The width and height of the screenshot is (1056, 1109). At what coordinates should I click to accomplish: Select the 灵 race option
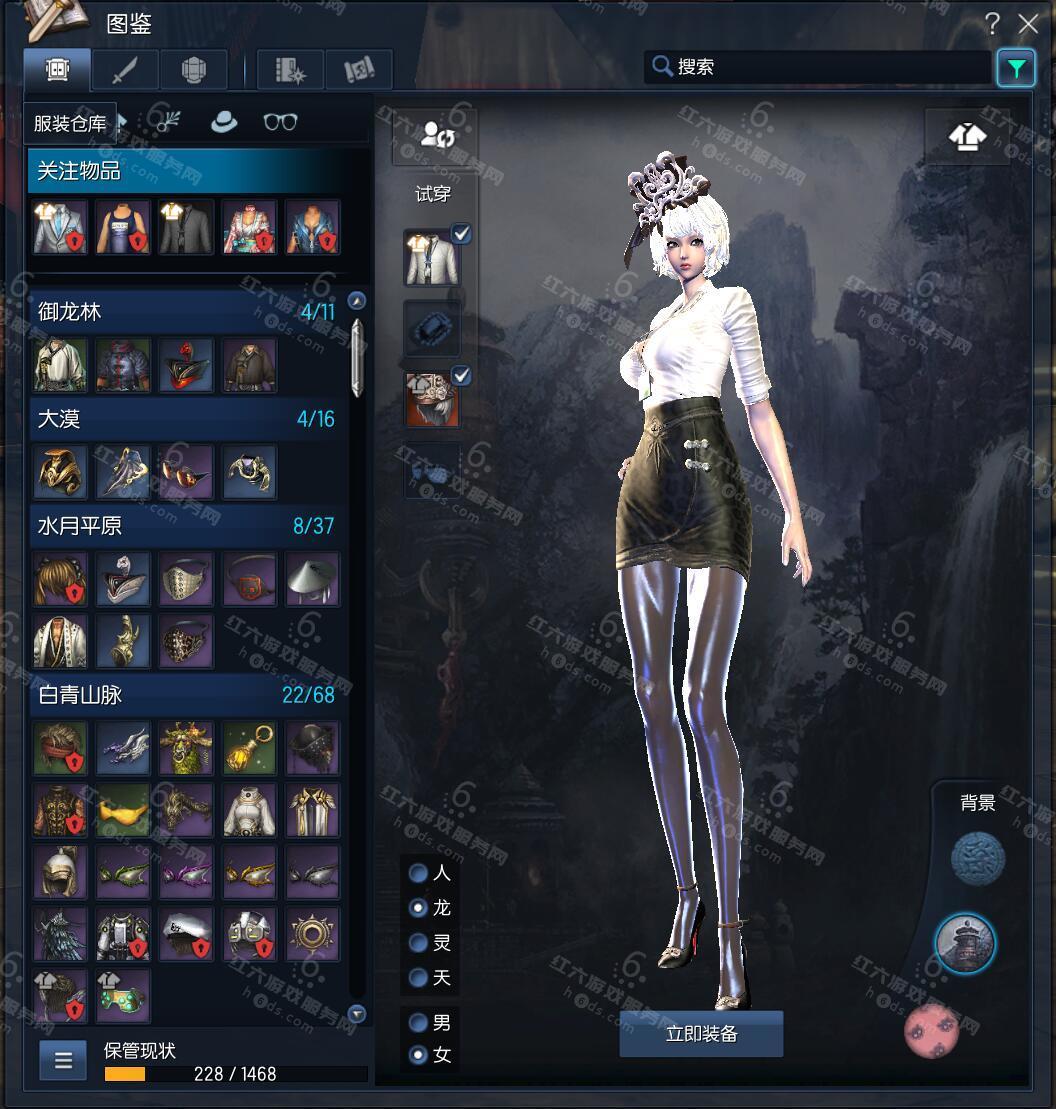click(419, 942)
